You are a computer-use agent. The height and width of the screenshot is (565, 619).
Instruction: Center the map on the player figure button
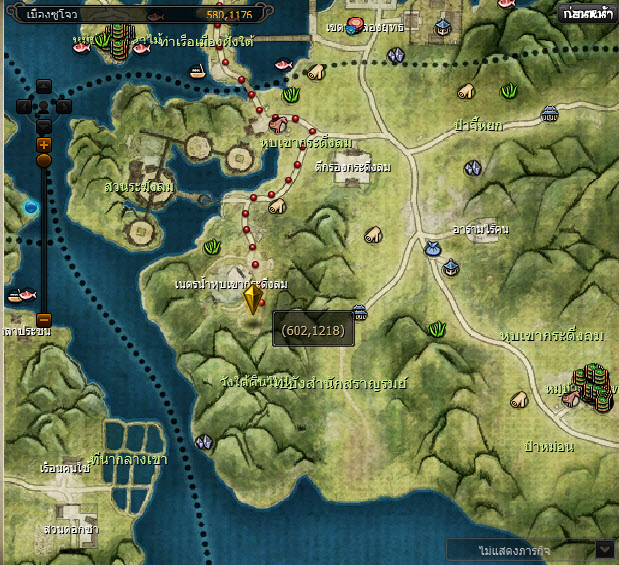pyautogui.click(x=44, y=106)
